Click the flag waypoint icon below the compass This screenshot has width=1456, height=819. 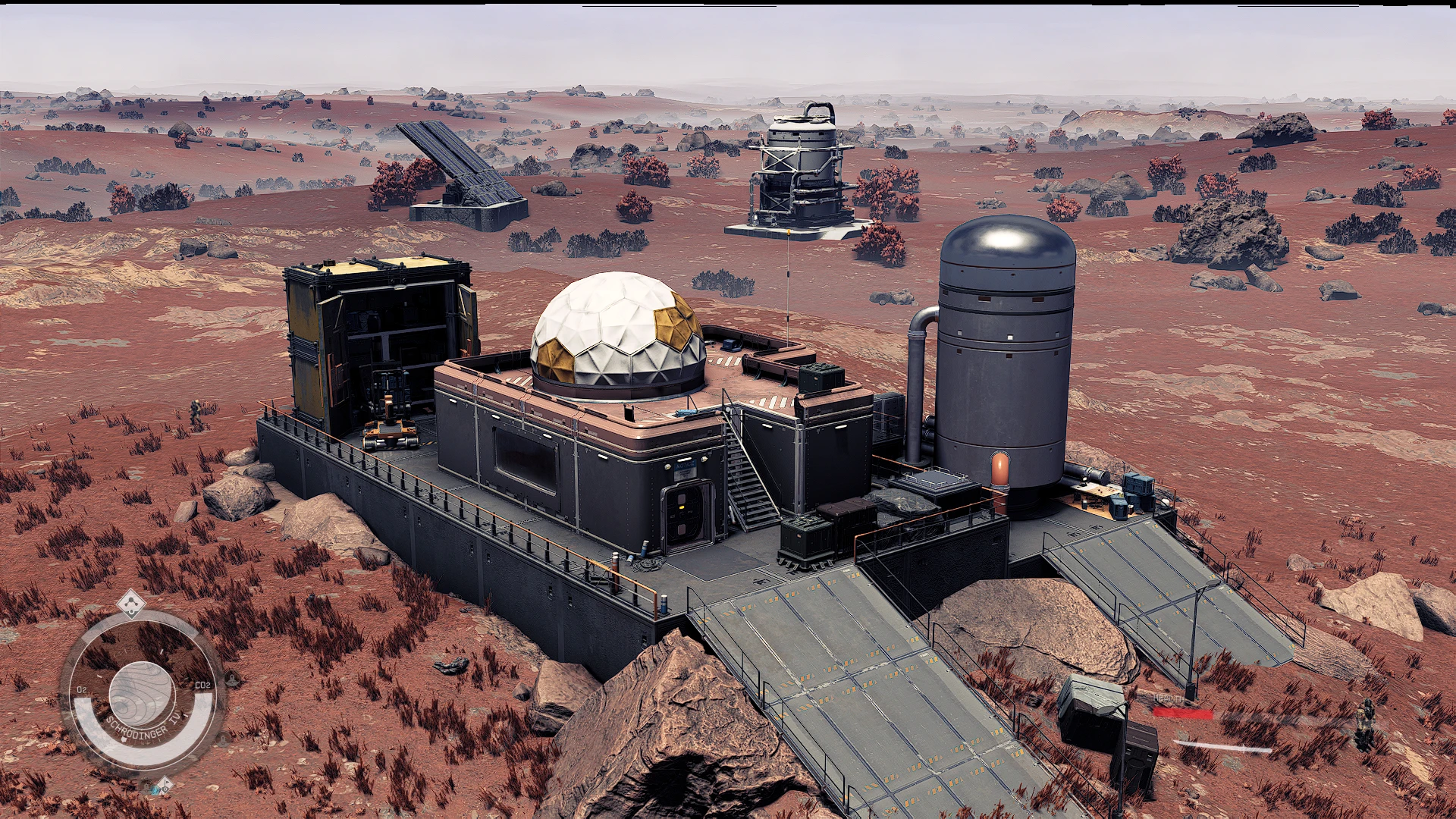[165, 786]
